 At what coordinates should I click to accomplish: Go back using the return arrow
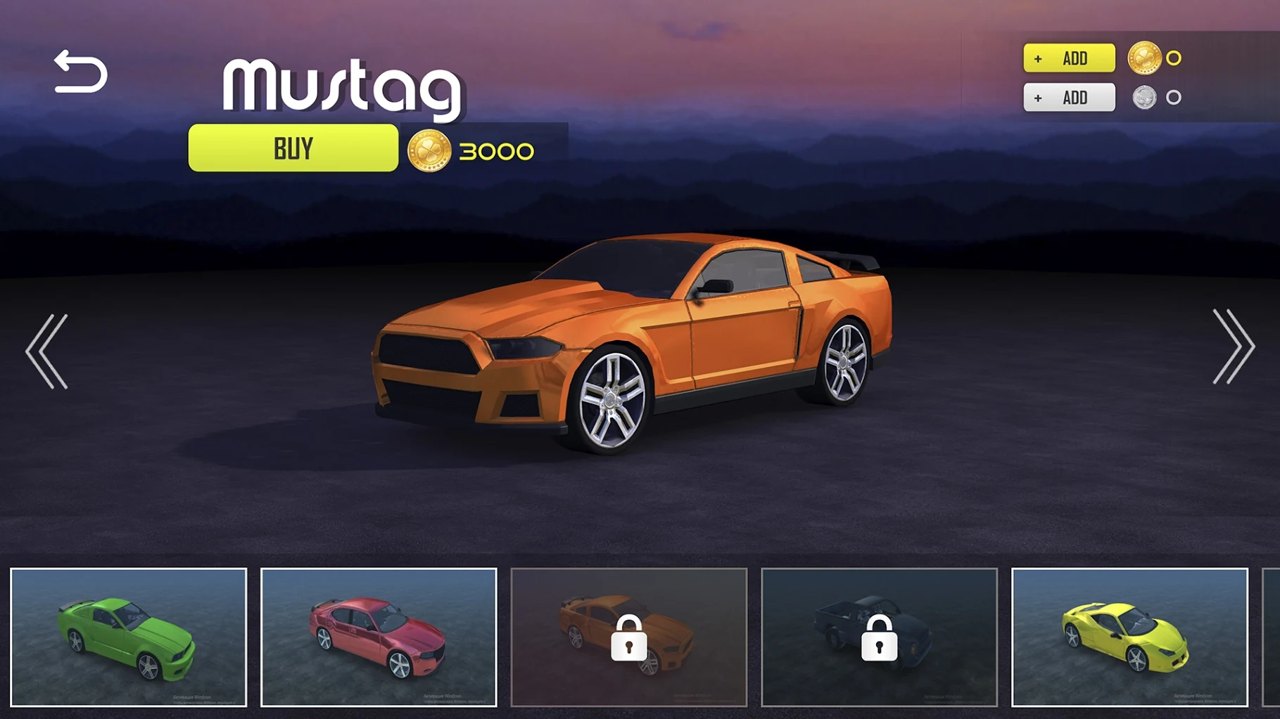80,73
